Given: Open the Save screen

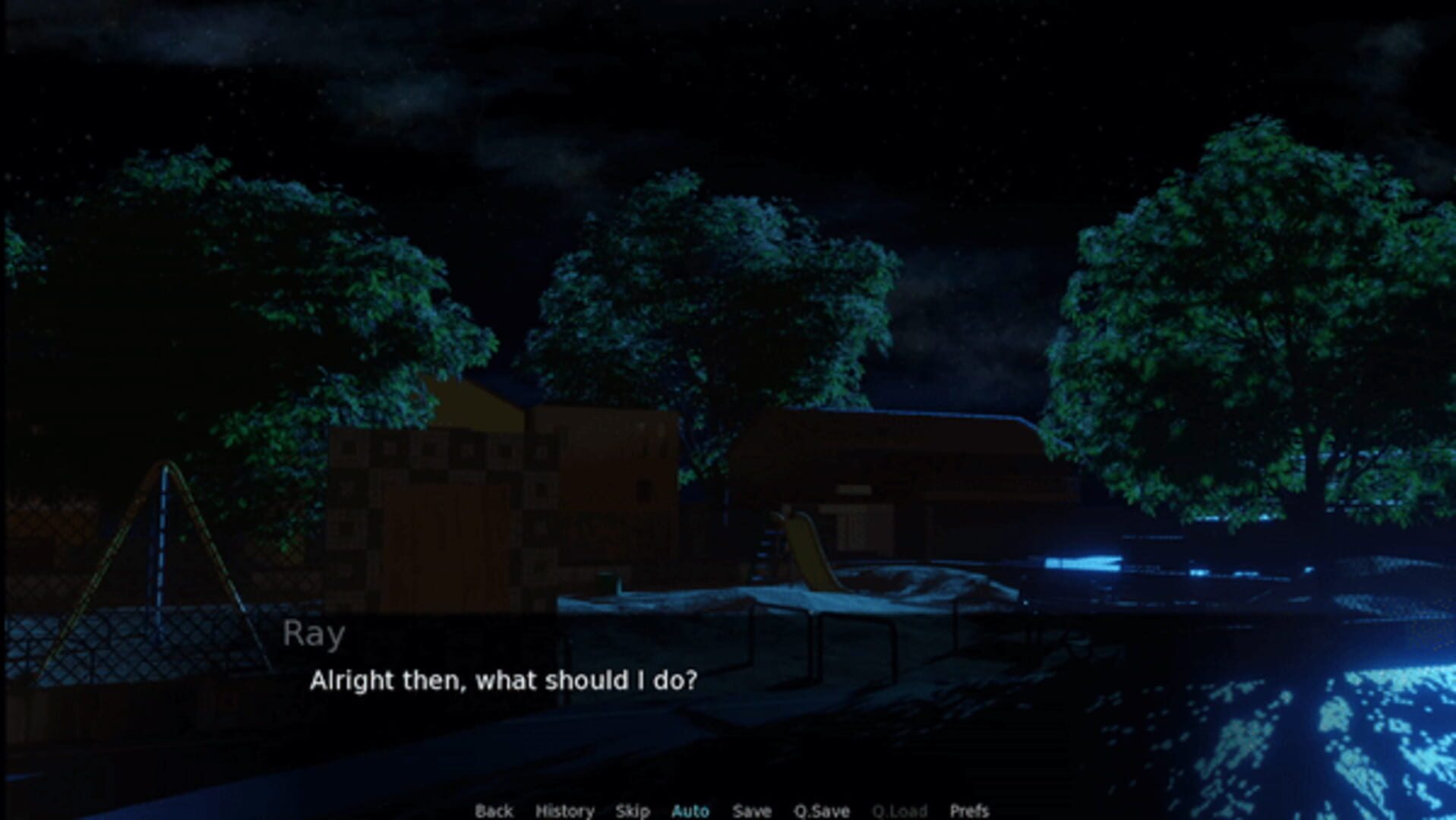Looking at the screenshot, I should pyautogui.click(x=752, y=811).
